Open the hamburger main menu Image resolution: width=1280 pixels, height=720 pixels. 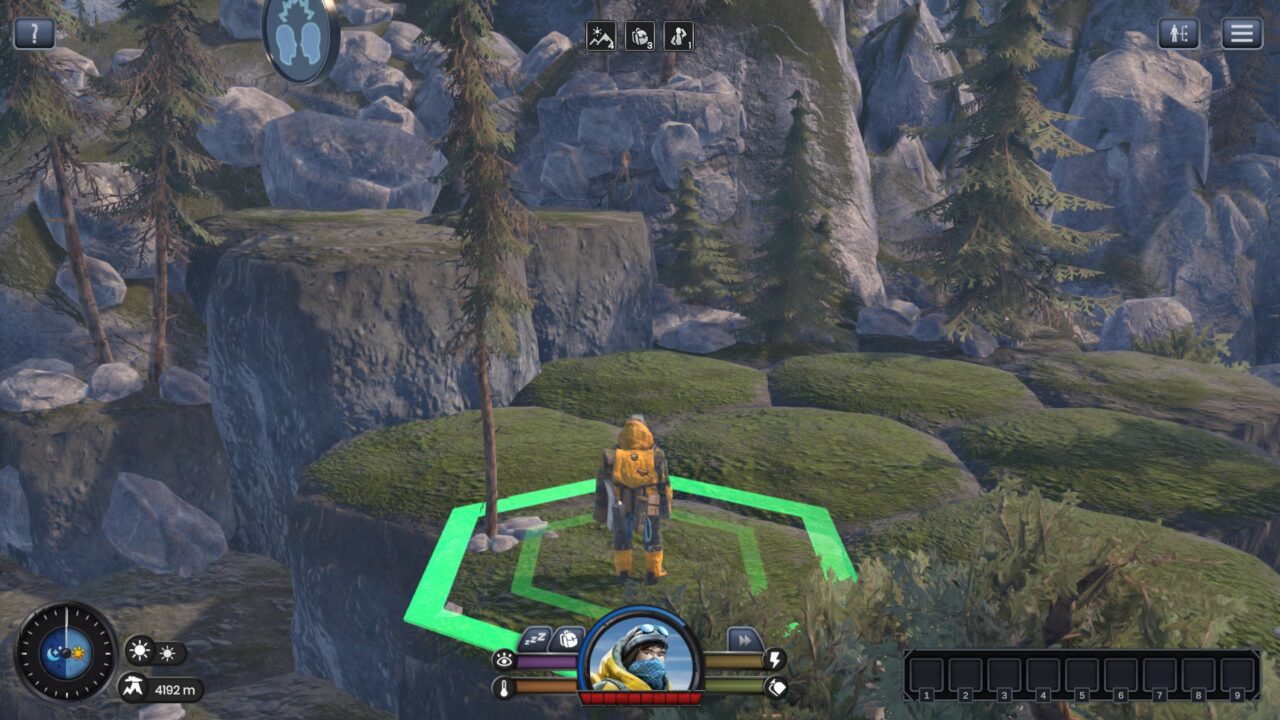(1241, 33)
